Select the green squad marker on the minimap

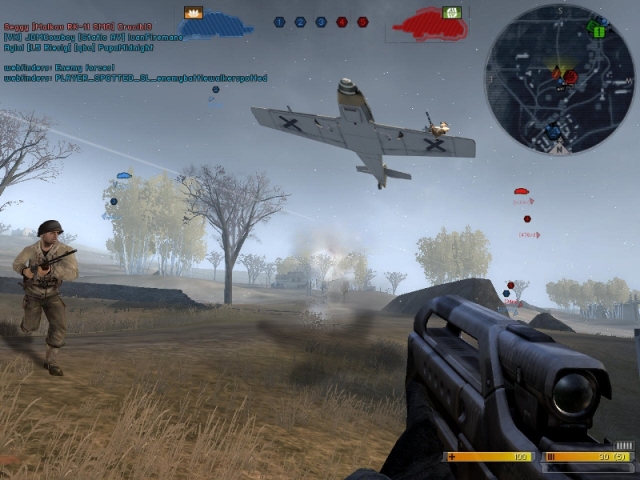click(x=598, y=30)
